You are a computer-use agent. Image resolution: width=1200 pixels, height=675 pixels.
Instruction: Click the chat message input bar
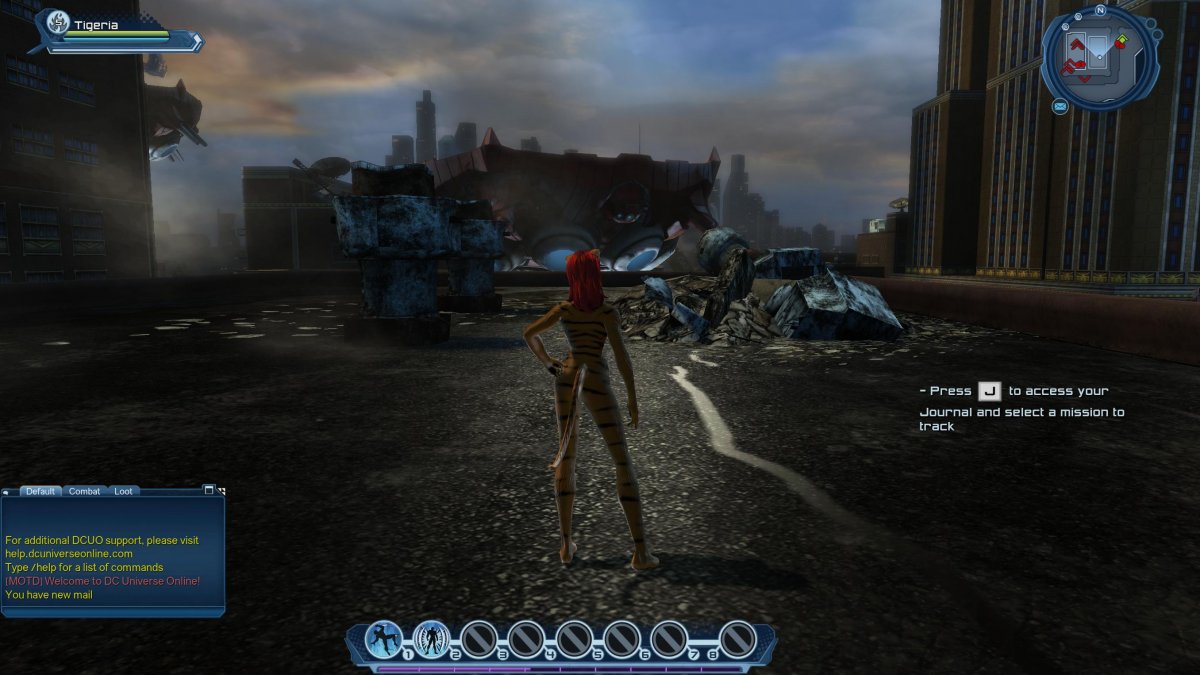pyautogui.click(x=112, y=610)
